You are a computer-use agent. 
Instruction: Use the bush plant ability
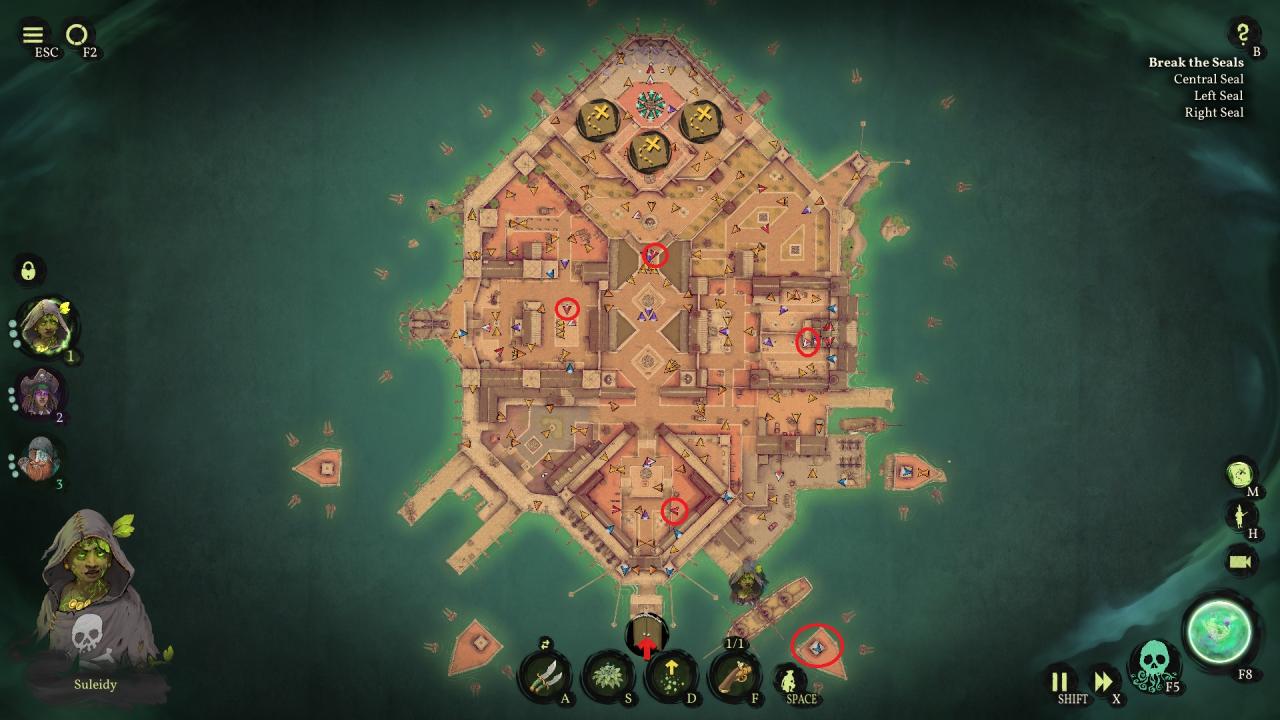coord(608,676)
